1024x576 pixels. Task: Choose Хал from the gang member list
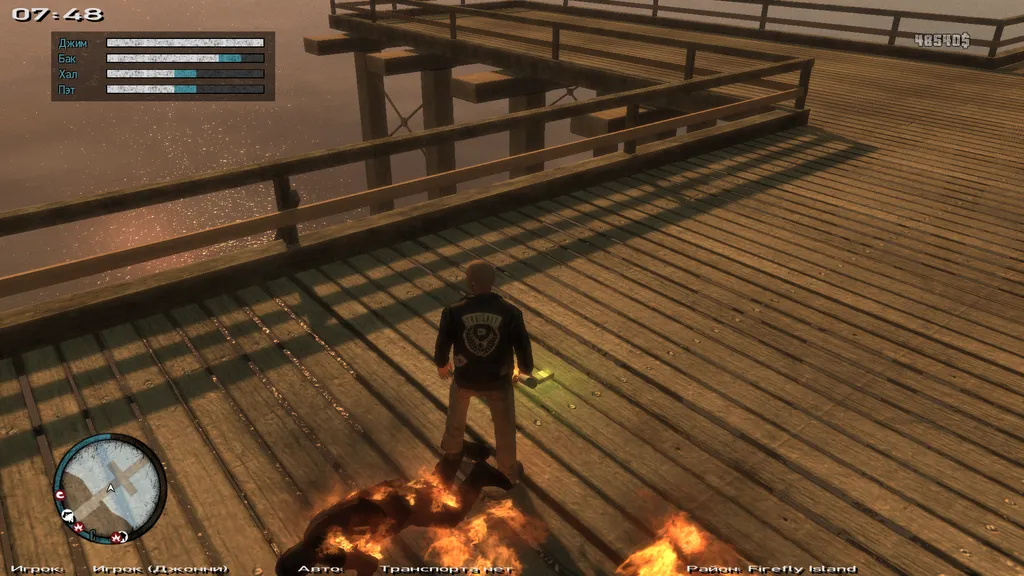pyautogui.click(x=68, y=74)
